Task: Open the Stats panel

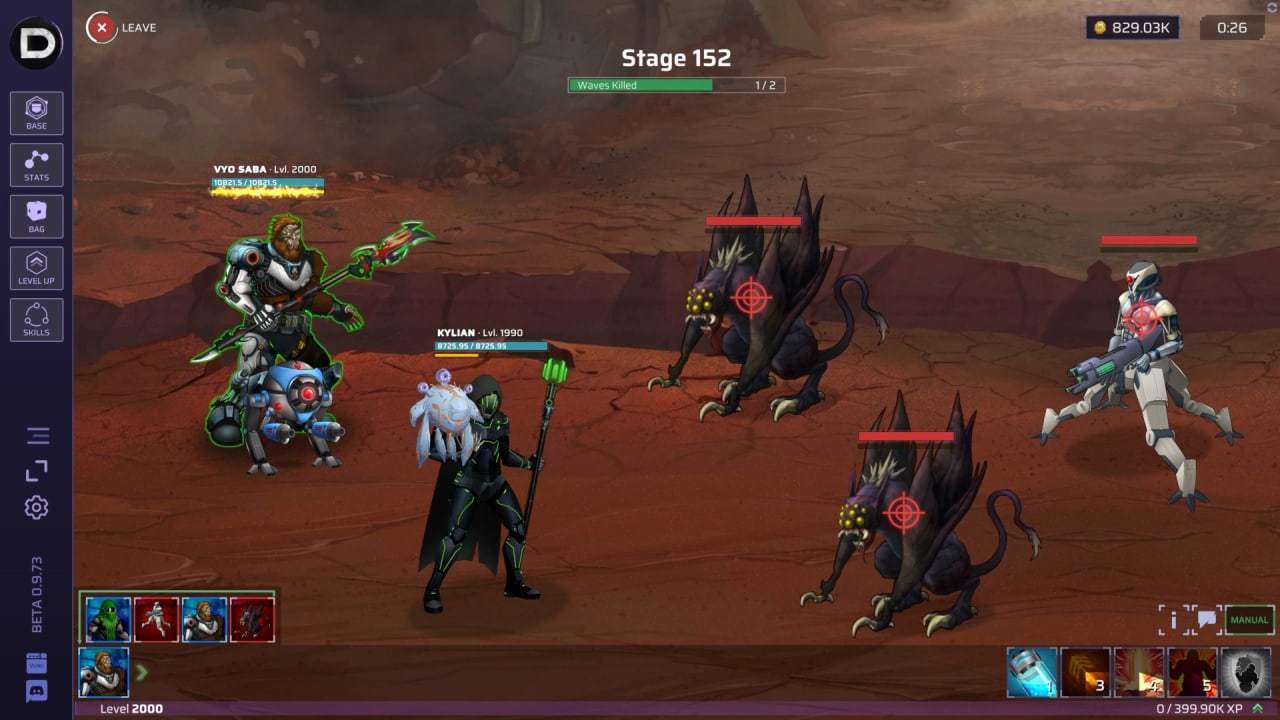Action: tap(37, 165)
